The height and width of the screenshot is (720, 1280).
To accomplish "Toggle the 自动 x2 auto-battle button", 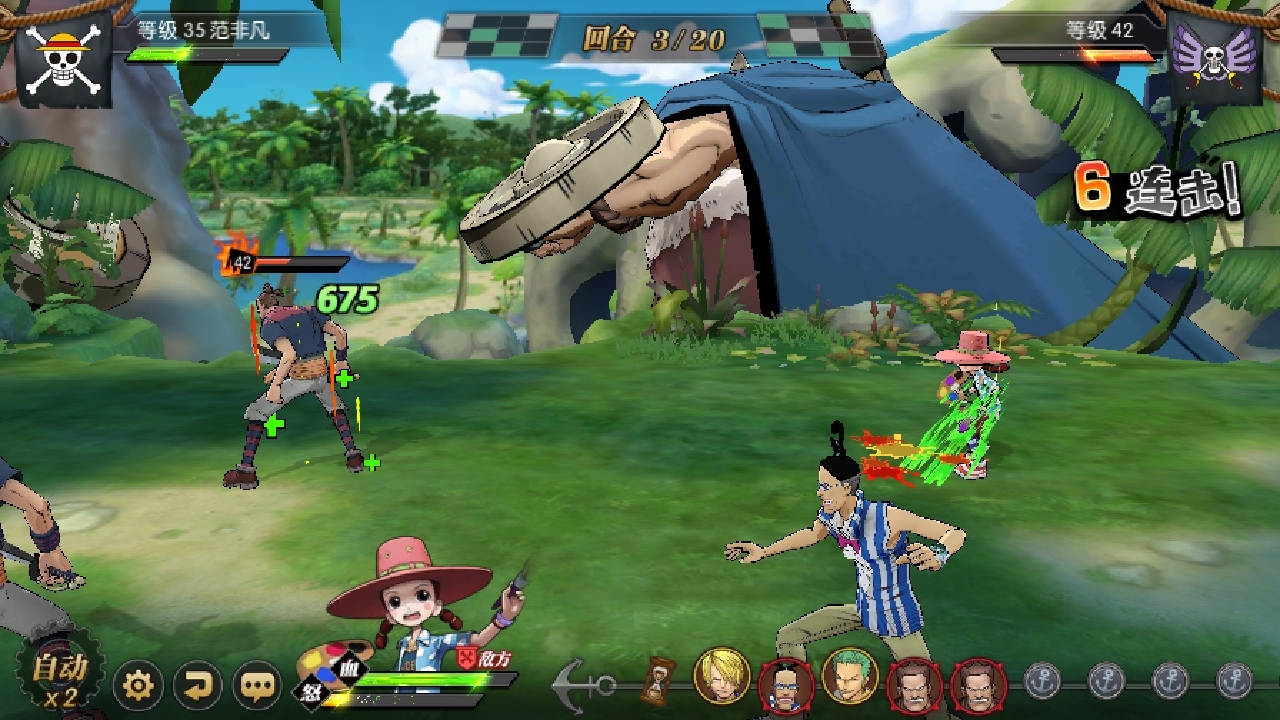I will click(x=58, y=678).
